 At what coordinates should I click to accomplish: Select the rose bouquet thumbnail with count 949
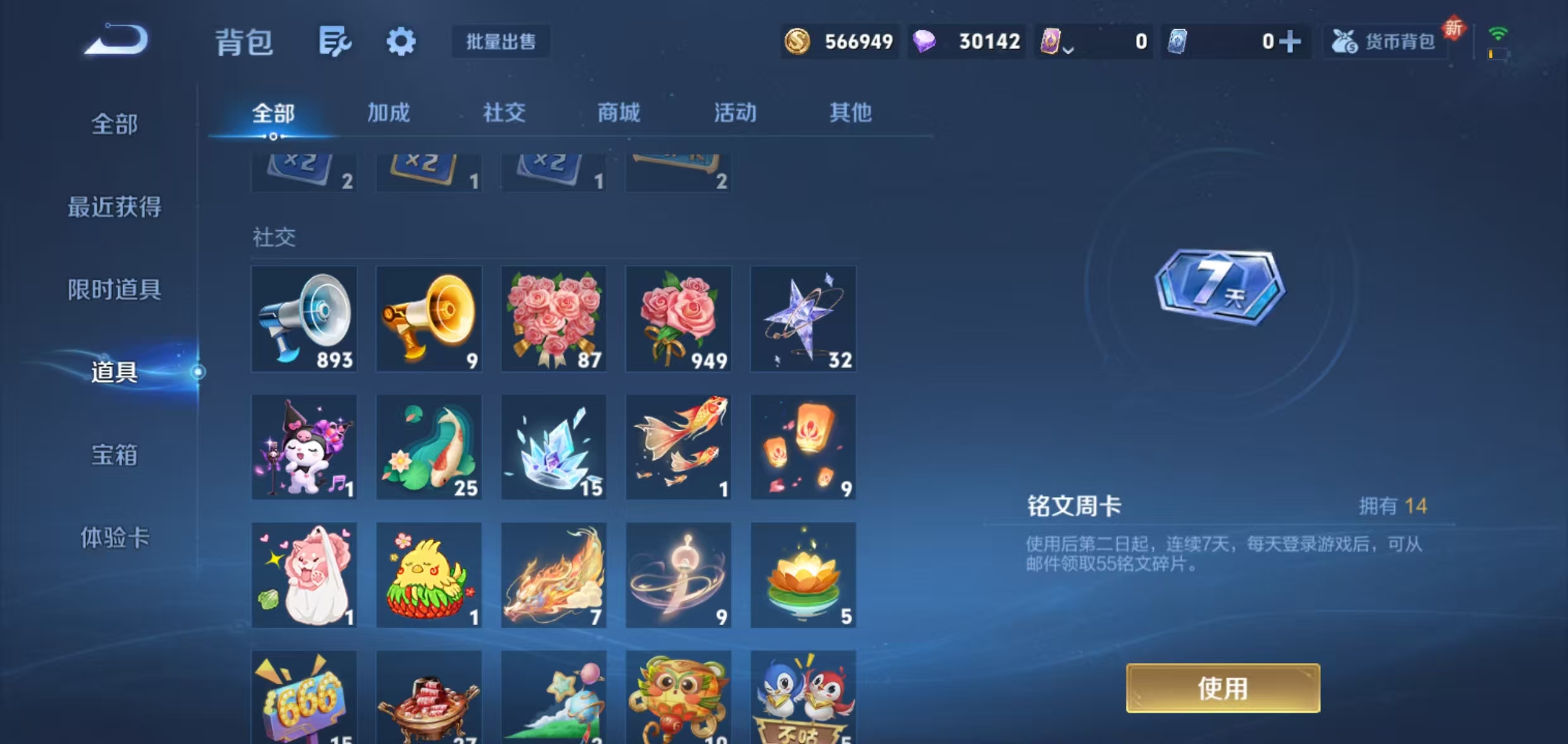point(678,319)
